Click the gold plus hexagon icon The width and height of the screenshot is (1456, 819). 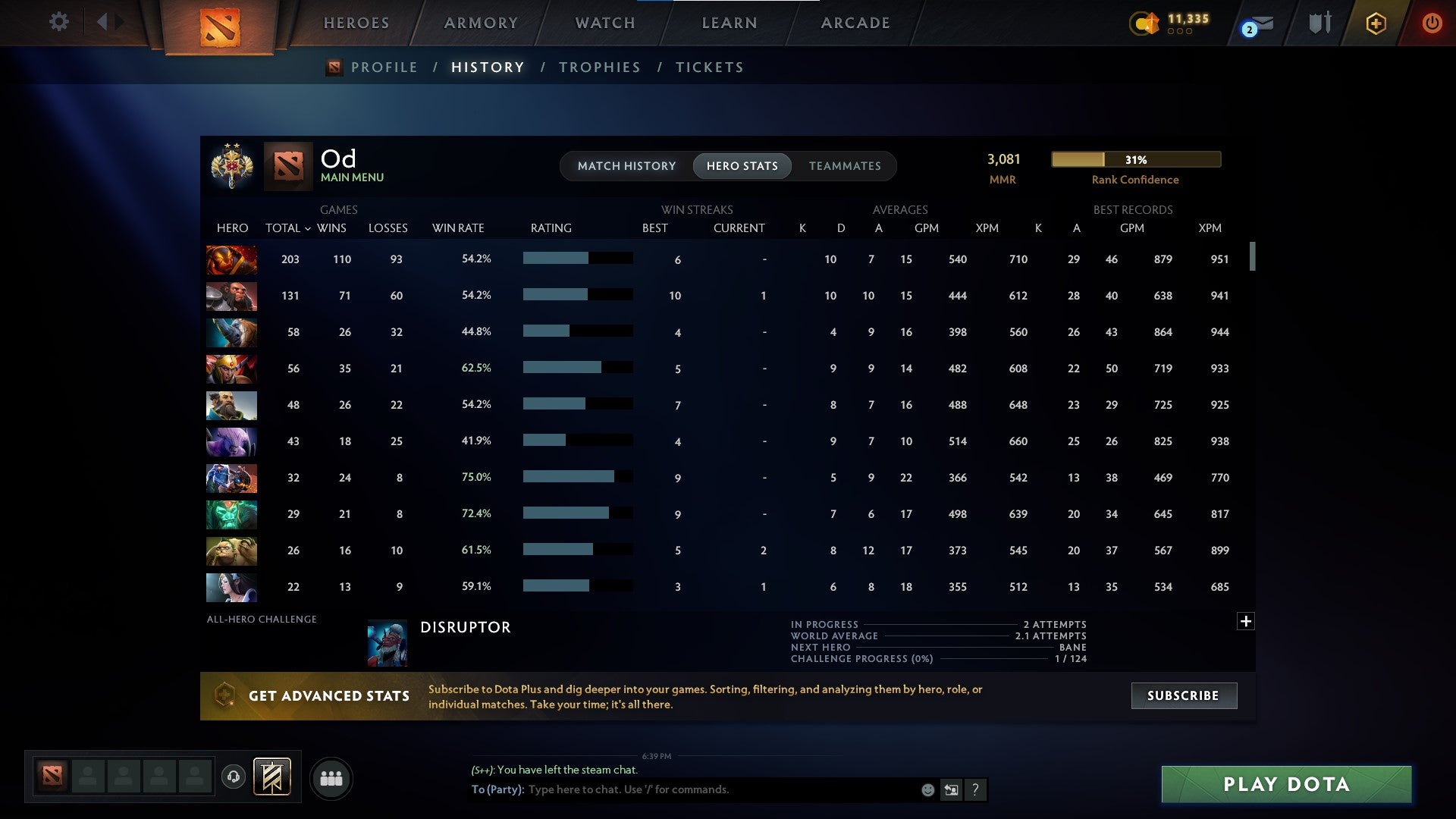[x=1376, y=23]
